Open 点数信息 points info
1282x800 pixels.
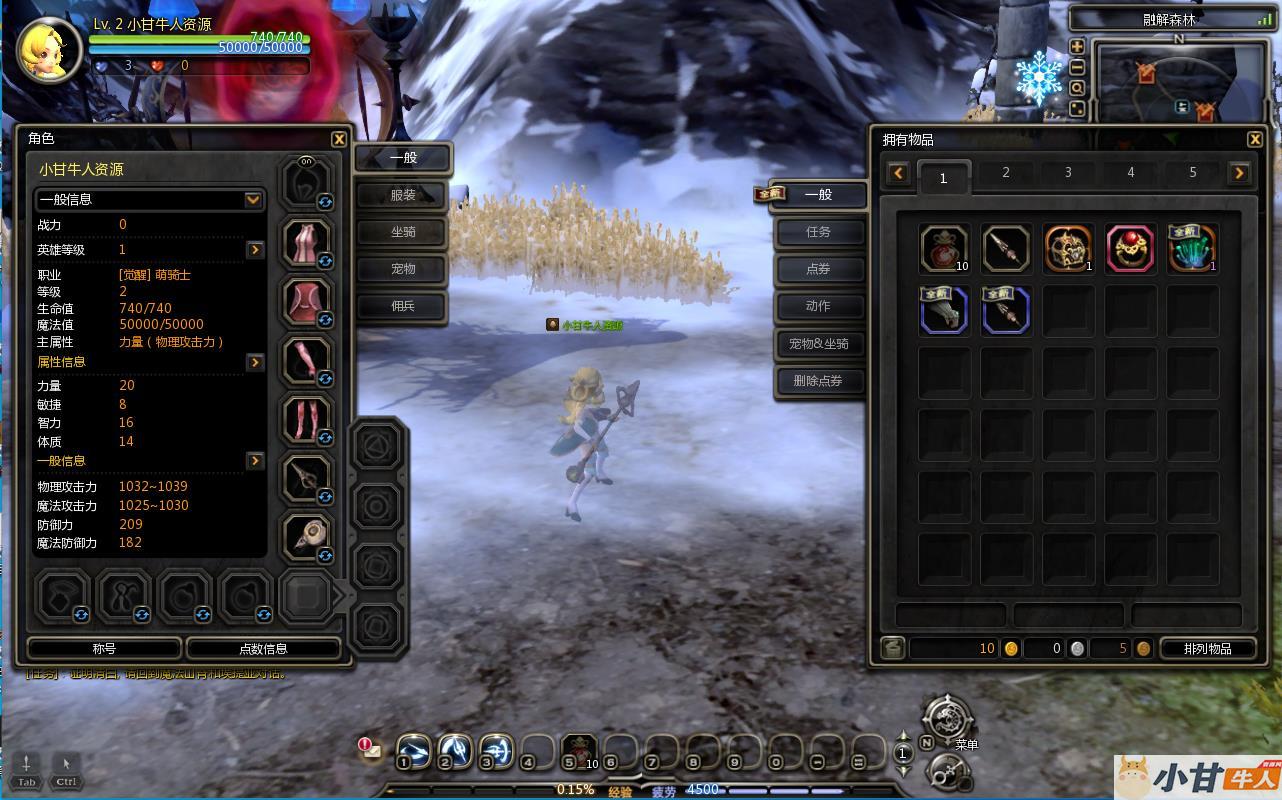(264, 649)
